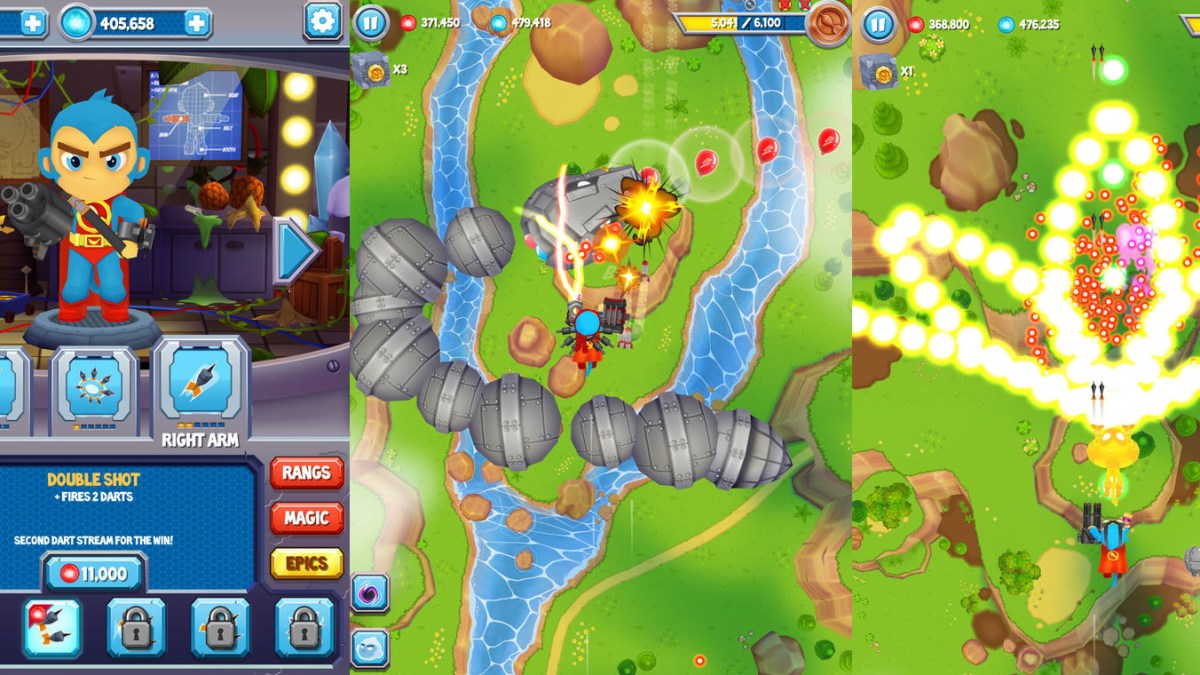Switch to the Magic category
The height and width of the screenshot is (675, 1200).
pyautogui.click(x=306, y=518)
